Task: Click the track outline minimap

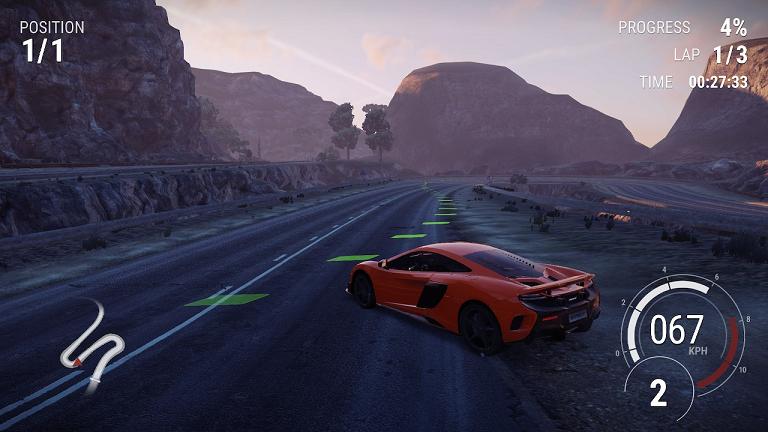Action: 91,343
